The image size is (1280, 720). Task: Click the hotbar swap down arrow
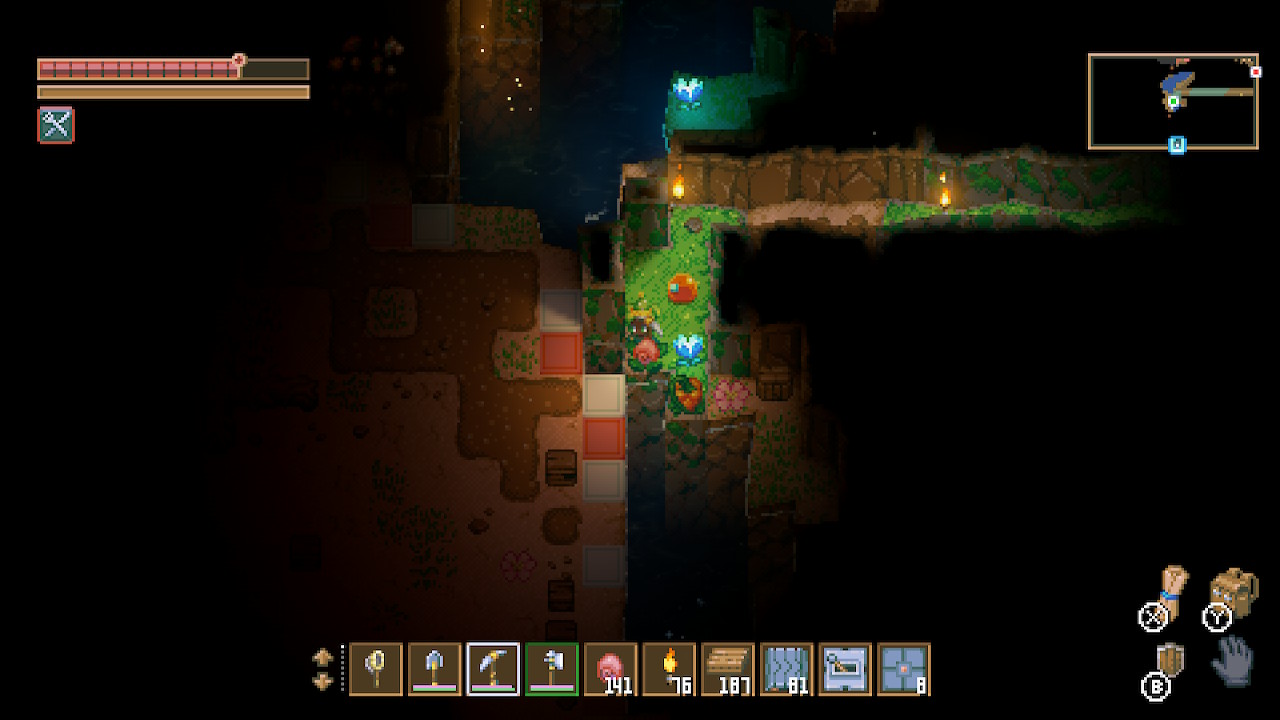pos(323,681)
